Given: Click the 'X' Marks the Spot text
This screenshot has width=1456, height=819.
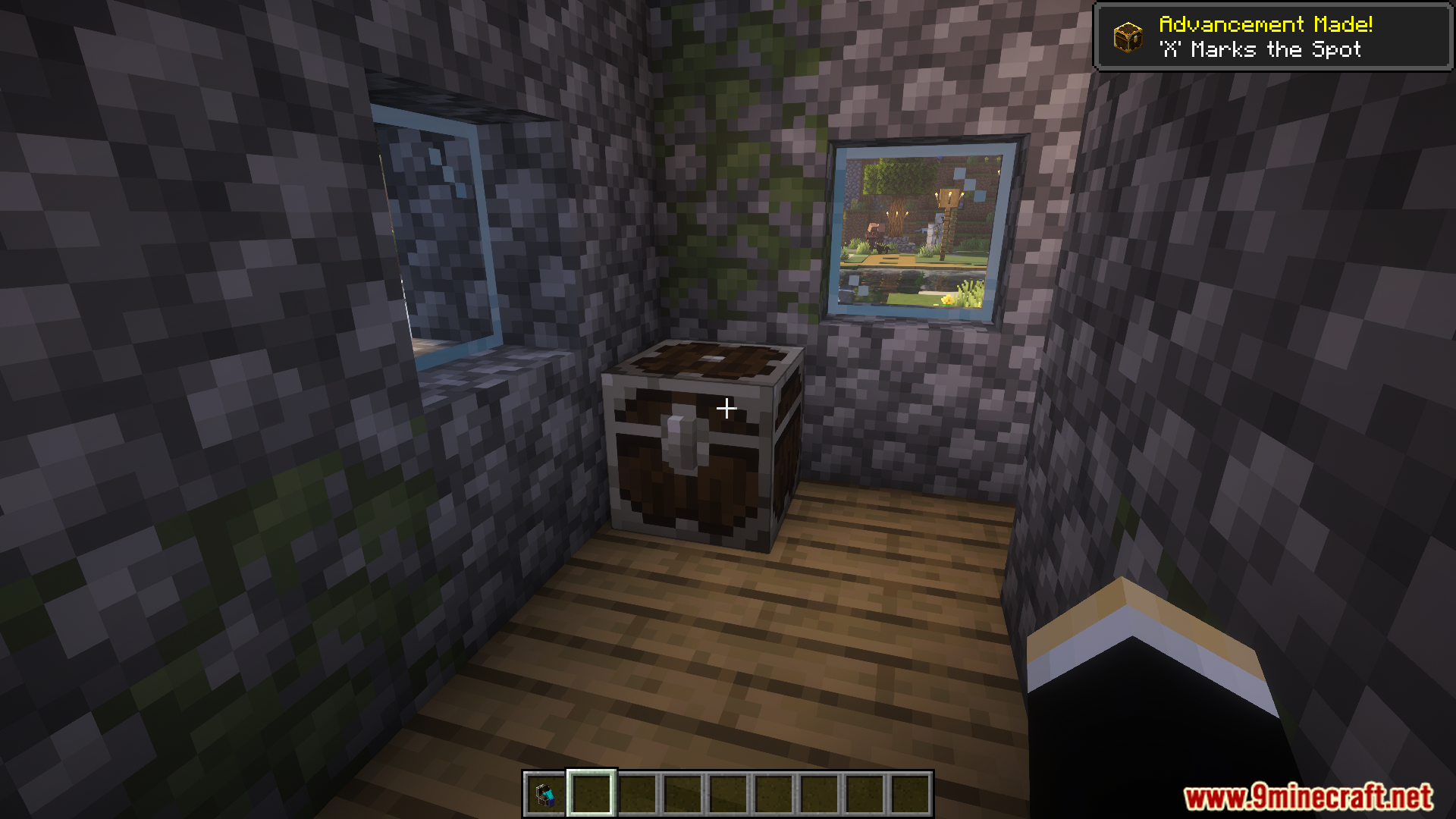Looking at the screenshot, I should (x=1260, y=49).
